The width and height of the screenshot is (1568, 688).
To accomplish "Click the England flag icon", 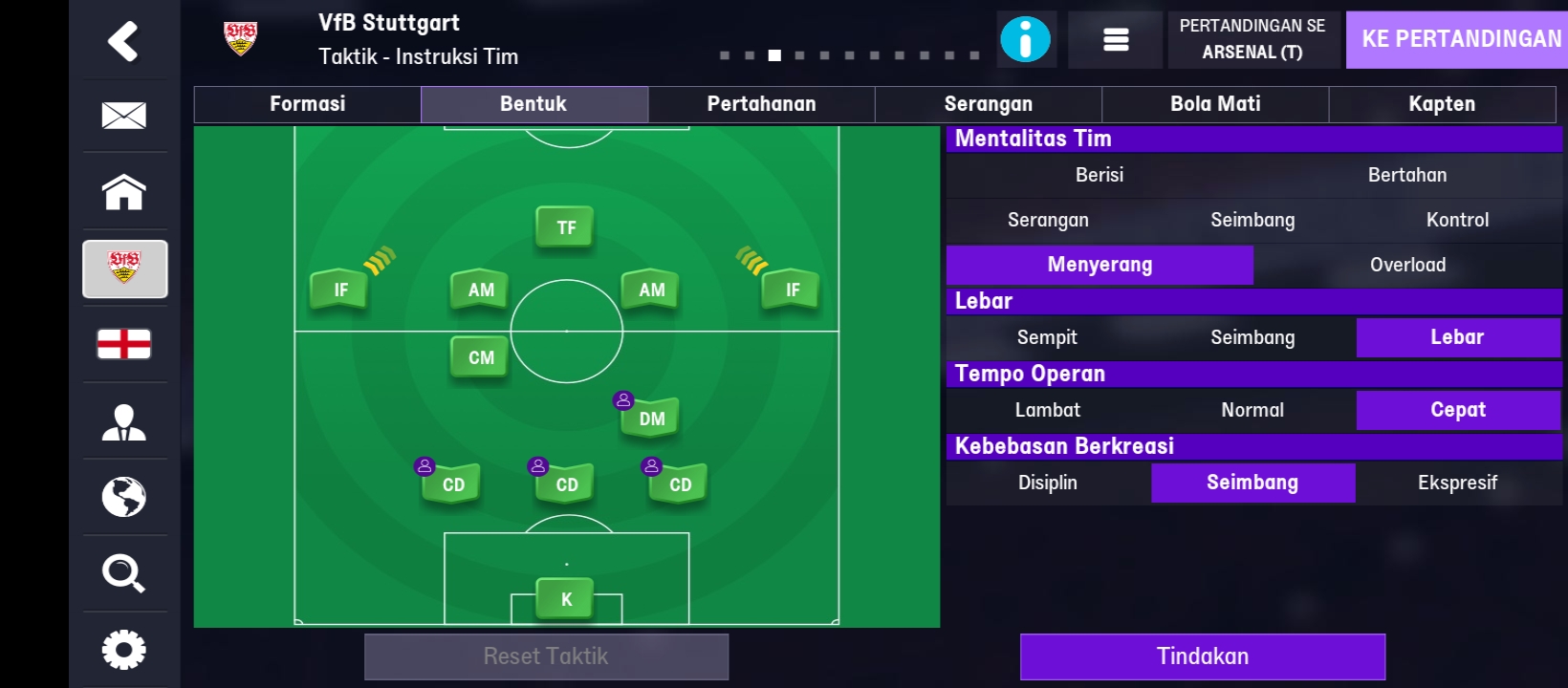I will pos(123,345).
